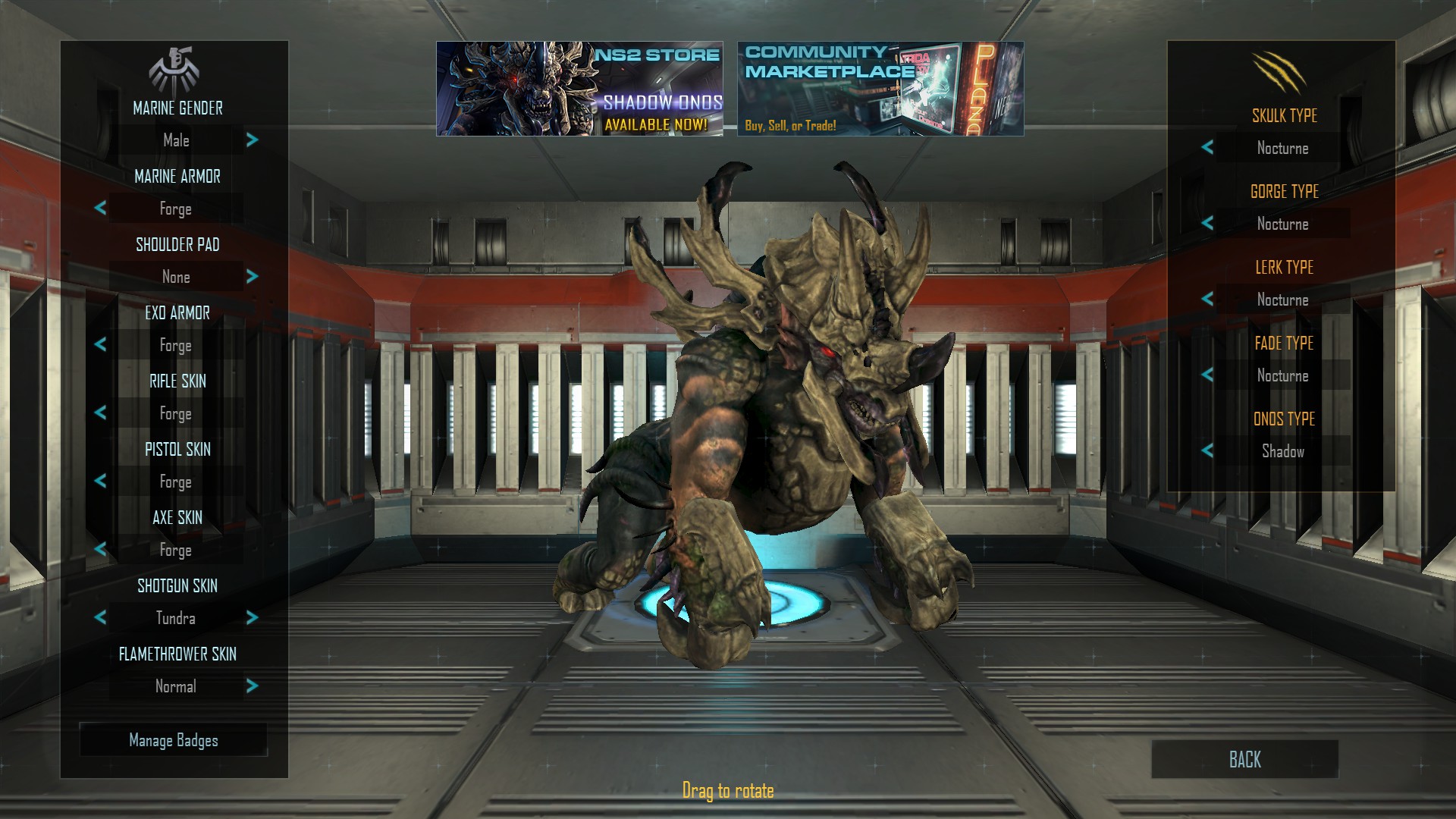1456x819 pixels.
Task: Select previous Pistol Skin
Action: click(x=101, y=482)
